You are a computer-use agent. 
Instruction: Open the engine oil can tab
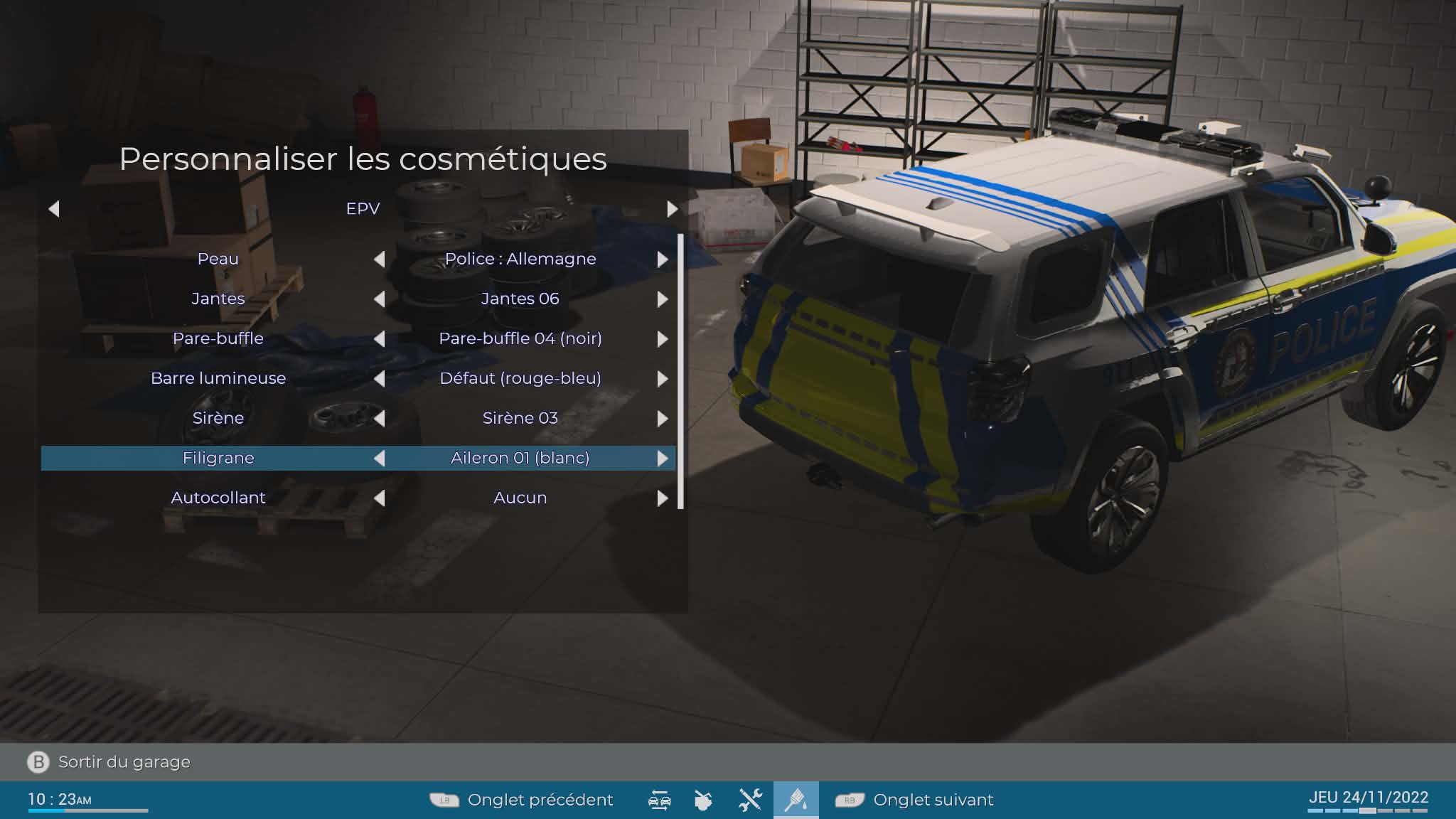point(703,801)
